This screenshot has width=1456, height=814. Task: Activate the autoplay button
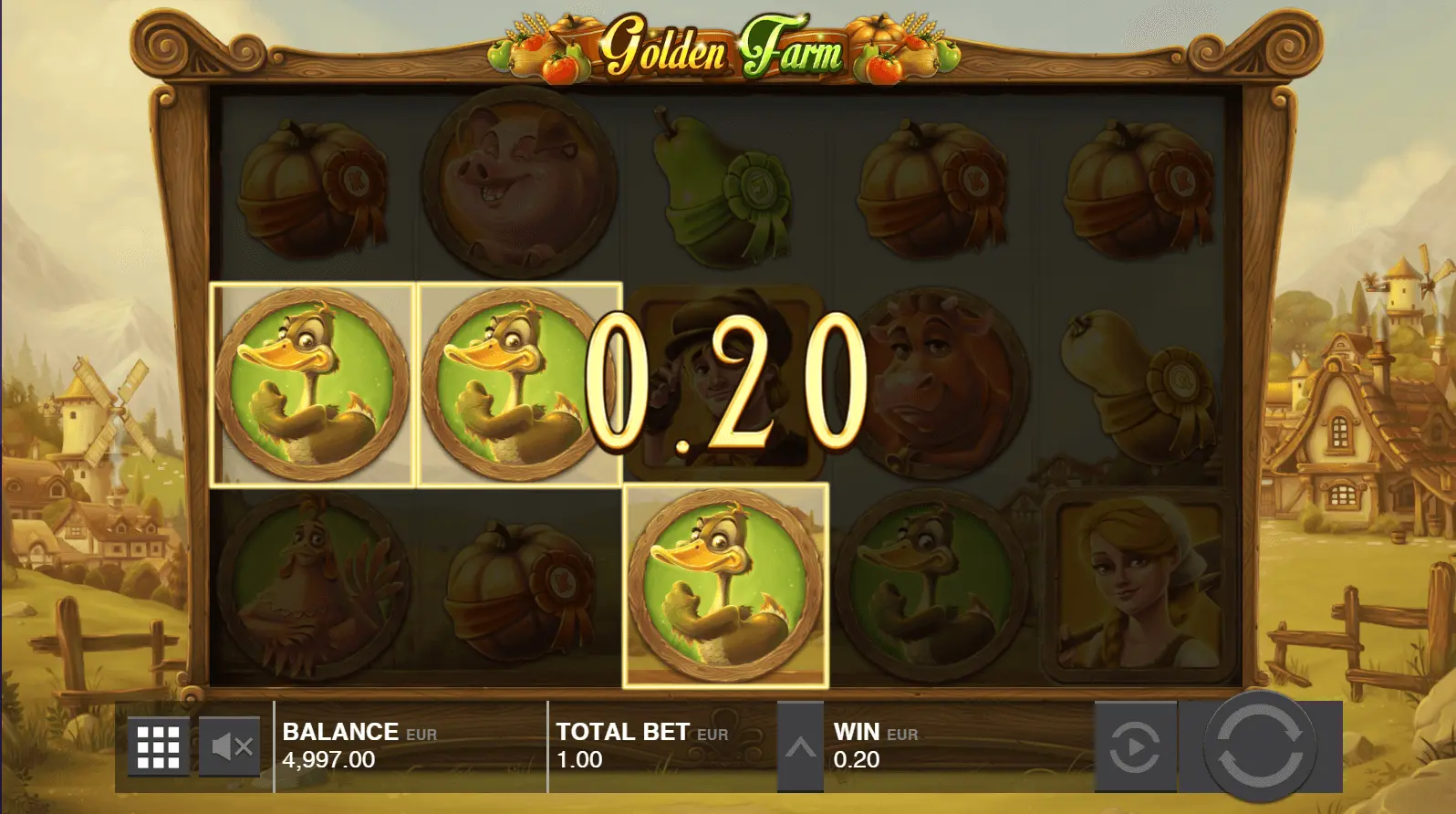click(x=1135, y=747)
